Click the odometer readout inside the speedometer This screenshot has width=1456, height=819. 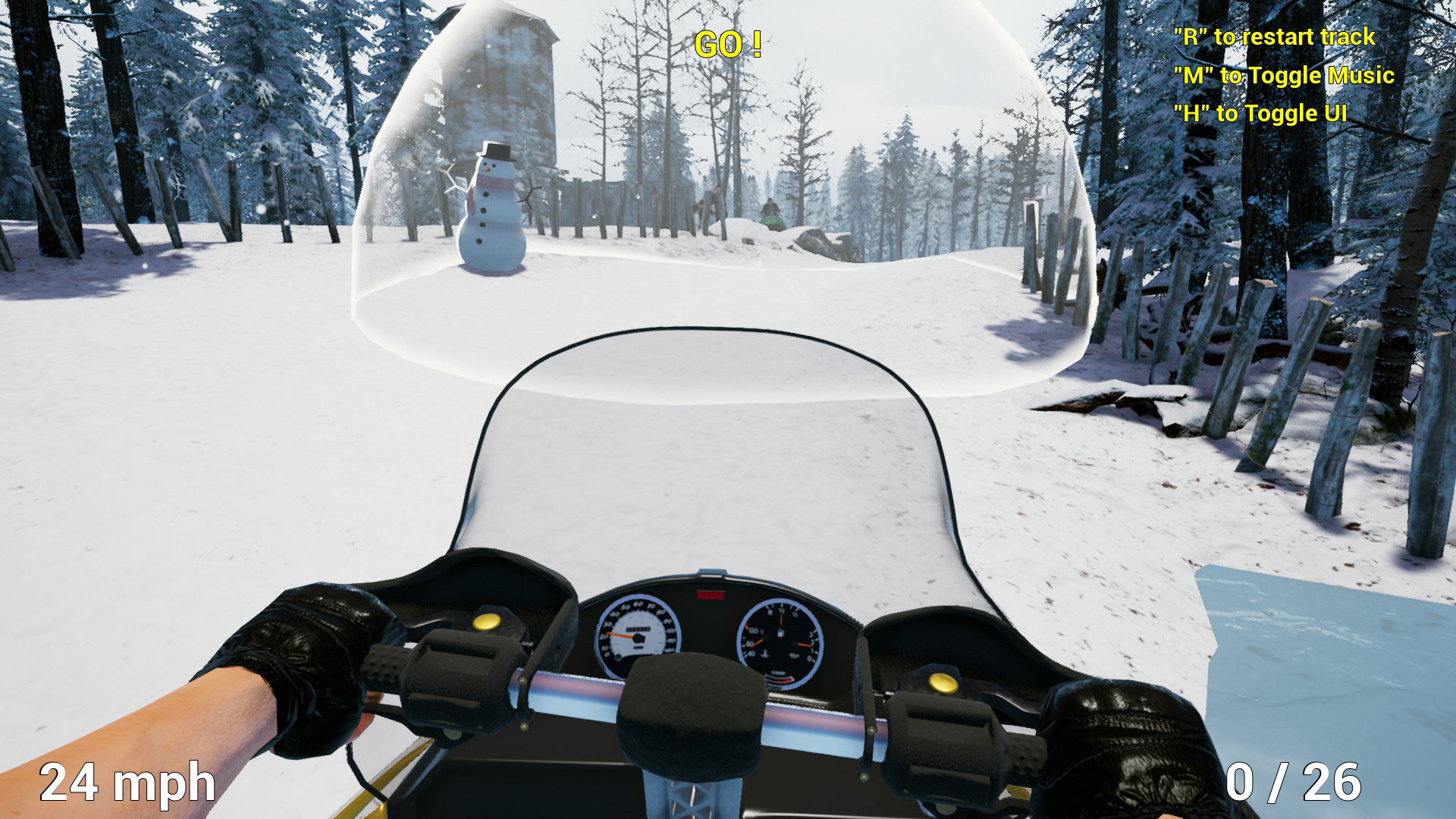click(x=638, y=629)
